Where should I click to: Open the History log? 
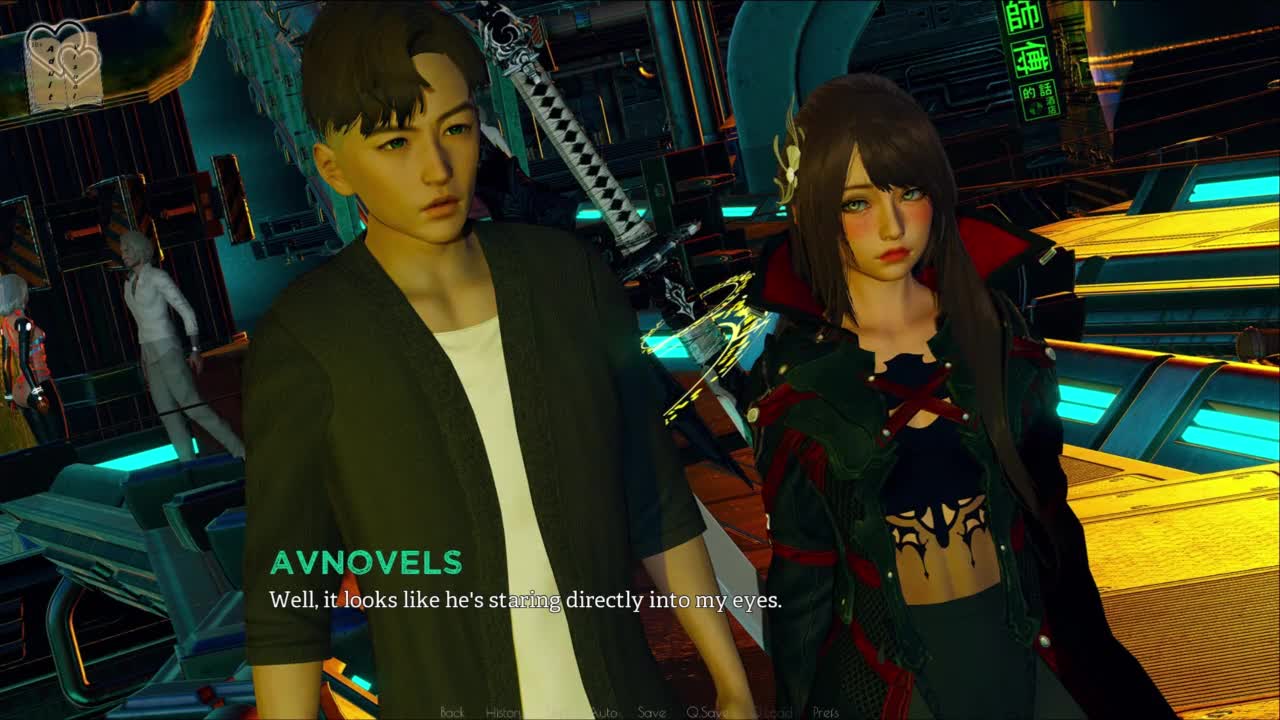[x=503, y=712]
